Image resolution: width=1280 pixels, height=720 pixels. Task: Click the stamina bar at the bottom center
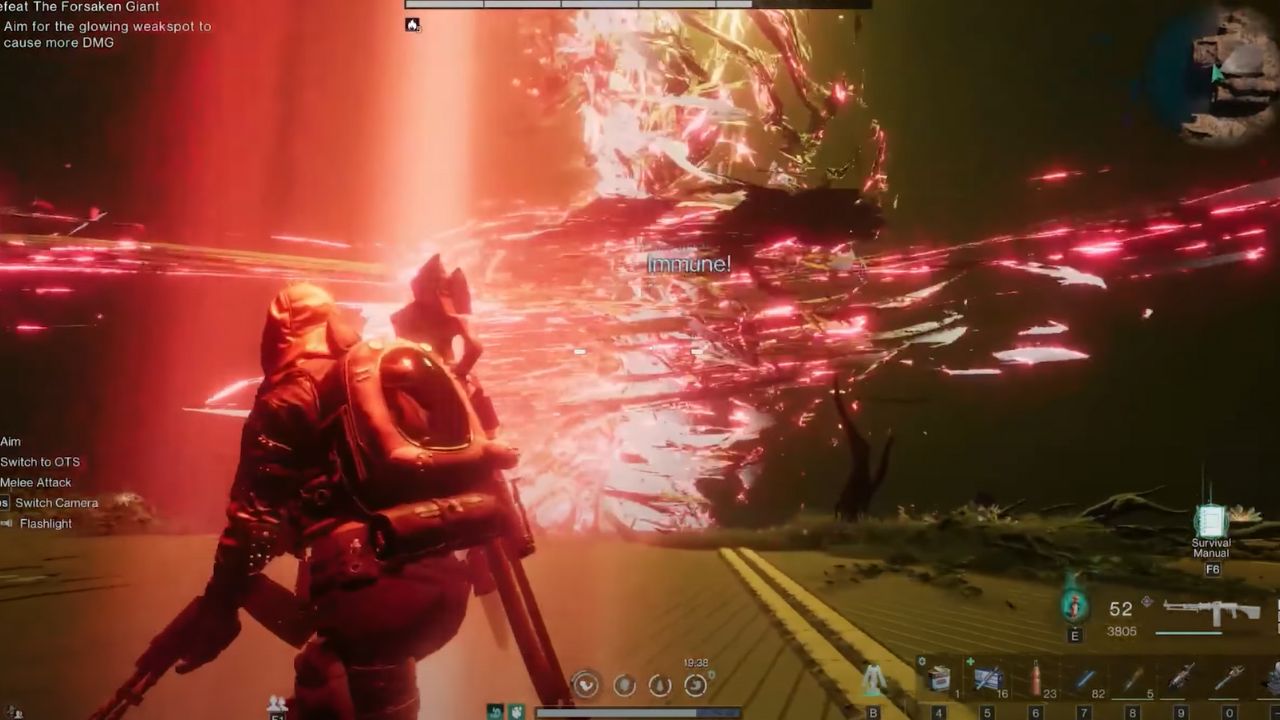(640, 712)
